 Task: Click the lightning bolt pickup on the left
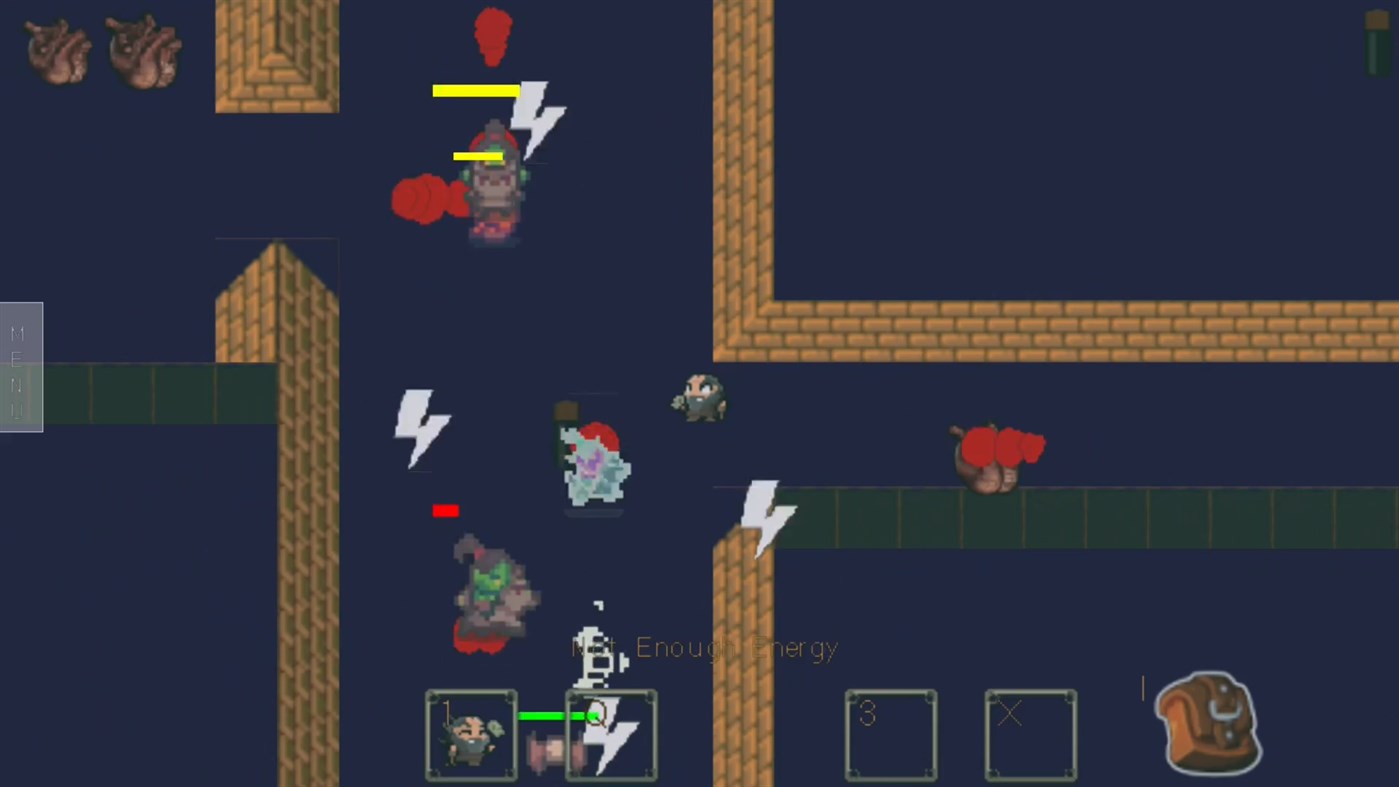click(x=421, y=428)
